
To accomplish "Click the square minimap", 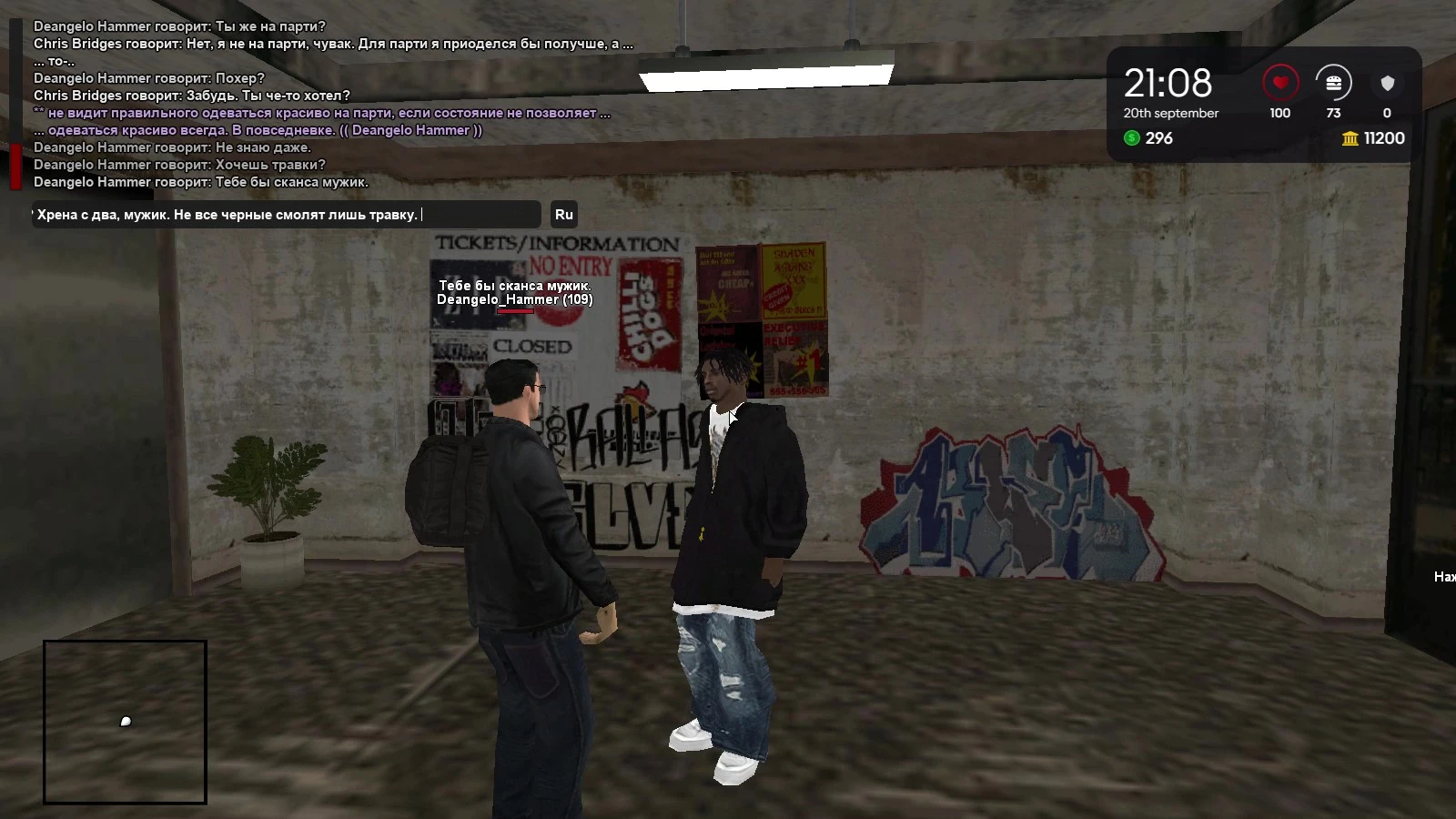I will click(126, 722).
